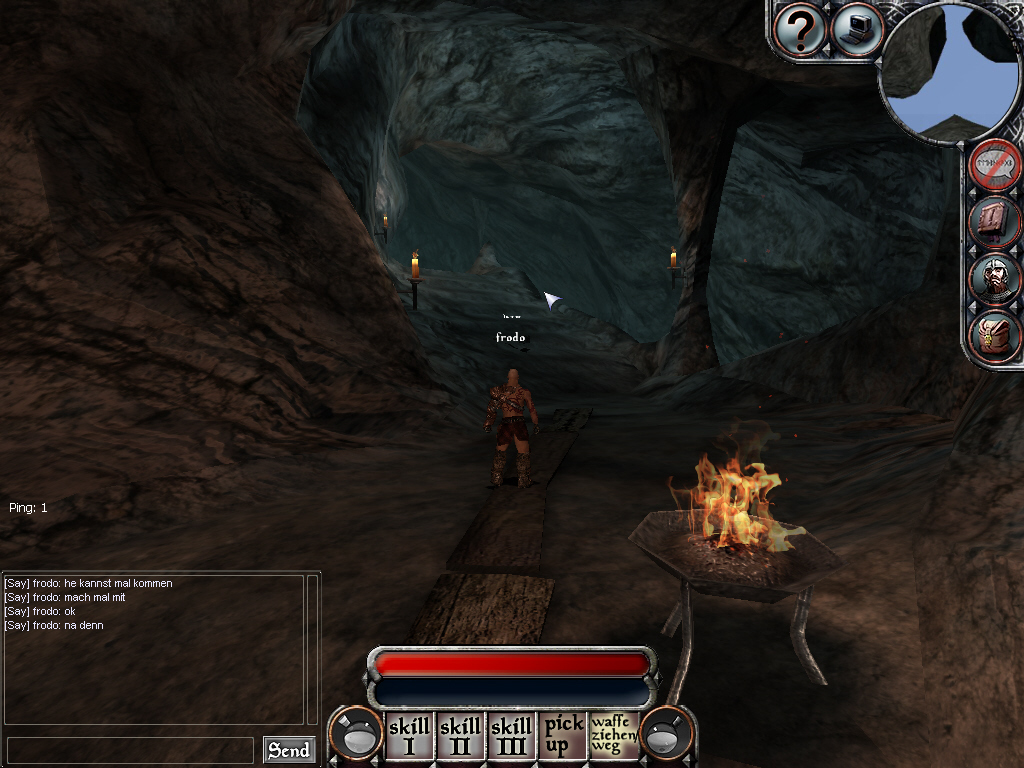Open the leather bag inventory icon
Viewport: 1024px width, 768px height.
(x=996, y=336)
